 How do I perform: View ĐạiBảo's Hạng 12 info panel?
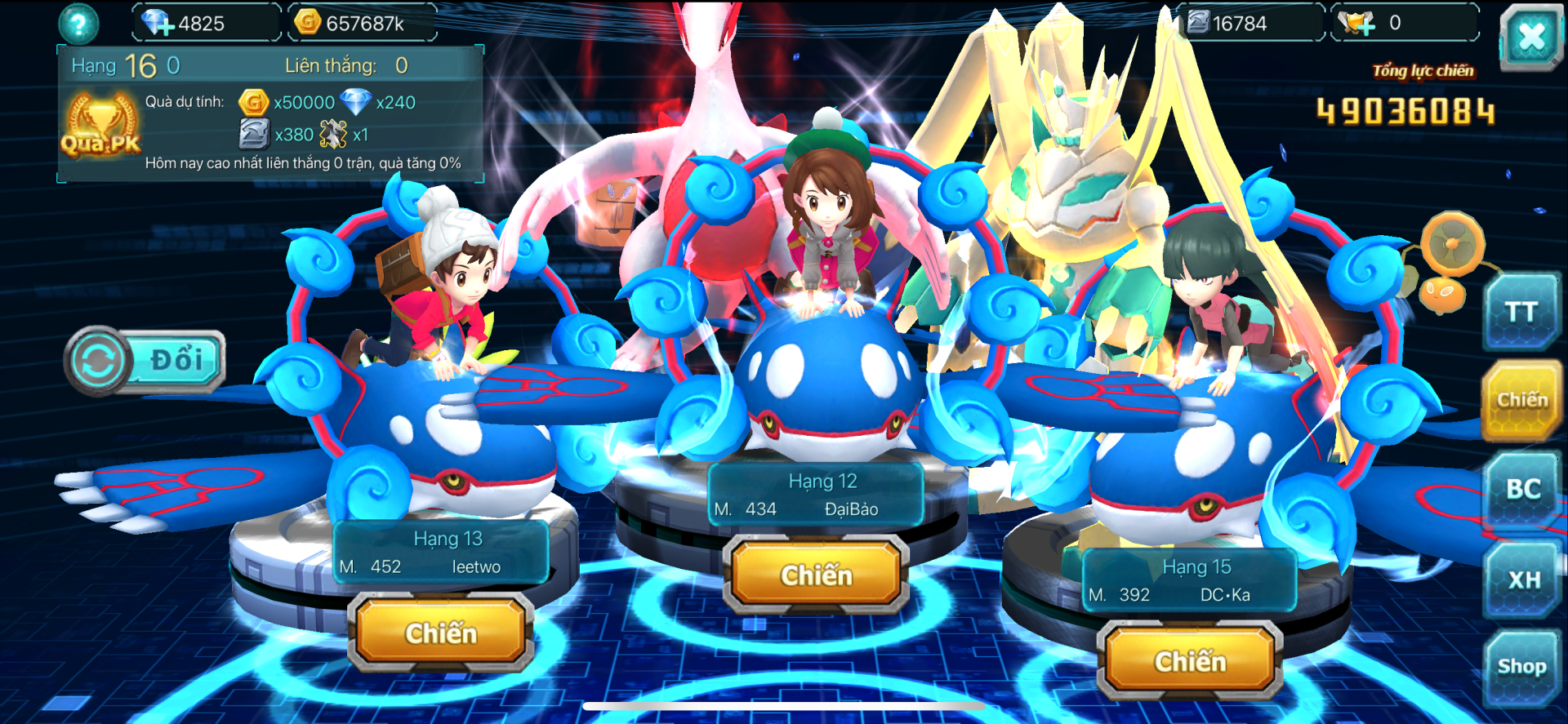[x=816, y=495]
